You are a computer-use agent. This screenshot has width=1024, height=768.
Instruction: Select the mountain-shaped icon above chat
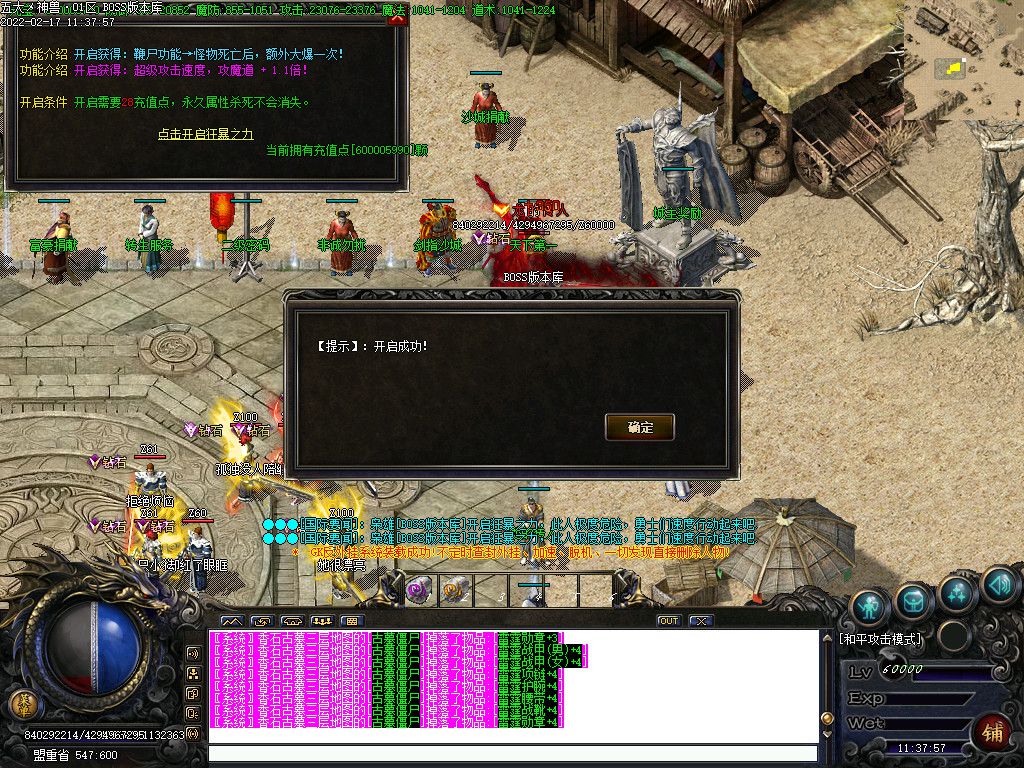tap(231, 621)
